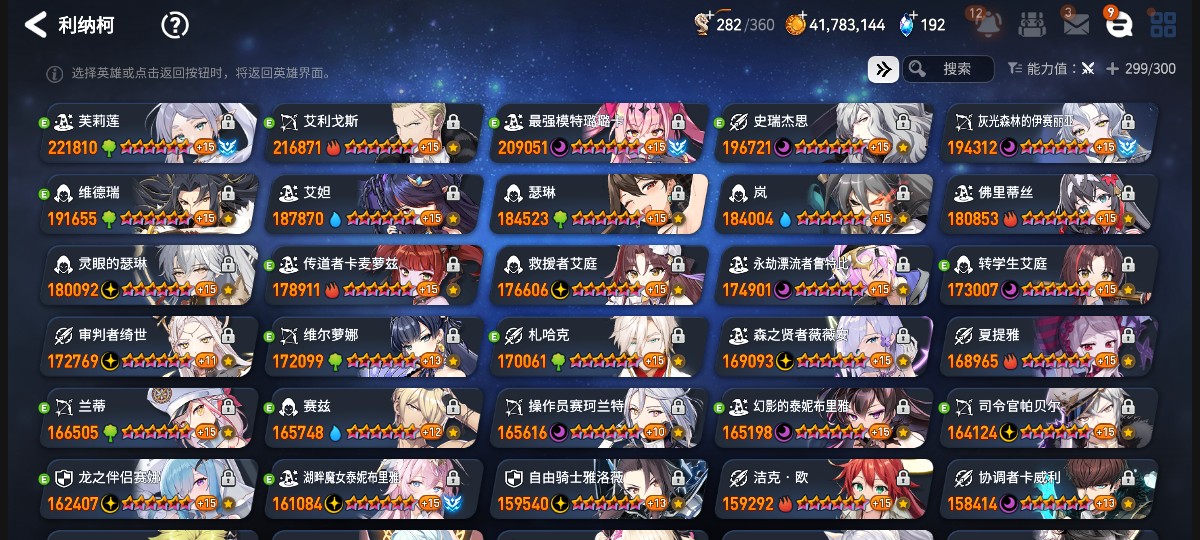Screen dimensions: 1200x540
Task: Toggle the double-arrow expand button
Action: pyautogui.click(x=882, y=69)
